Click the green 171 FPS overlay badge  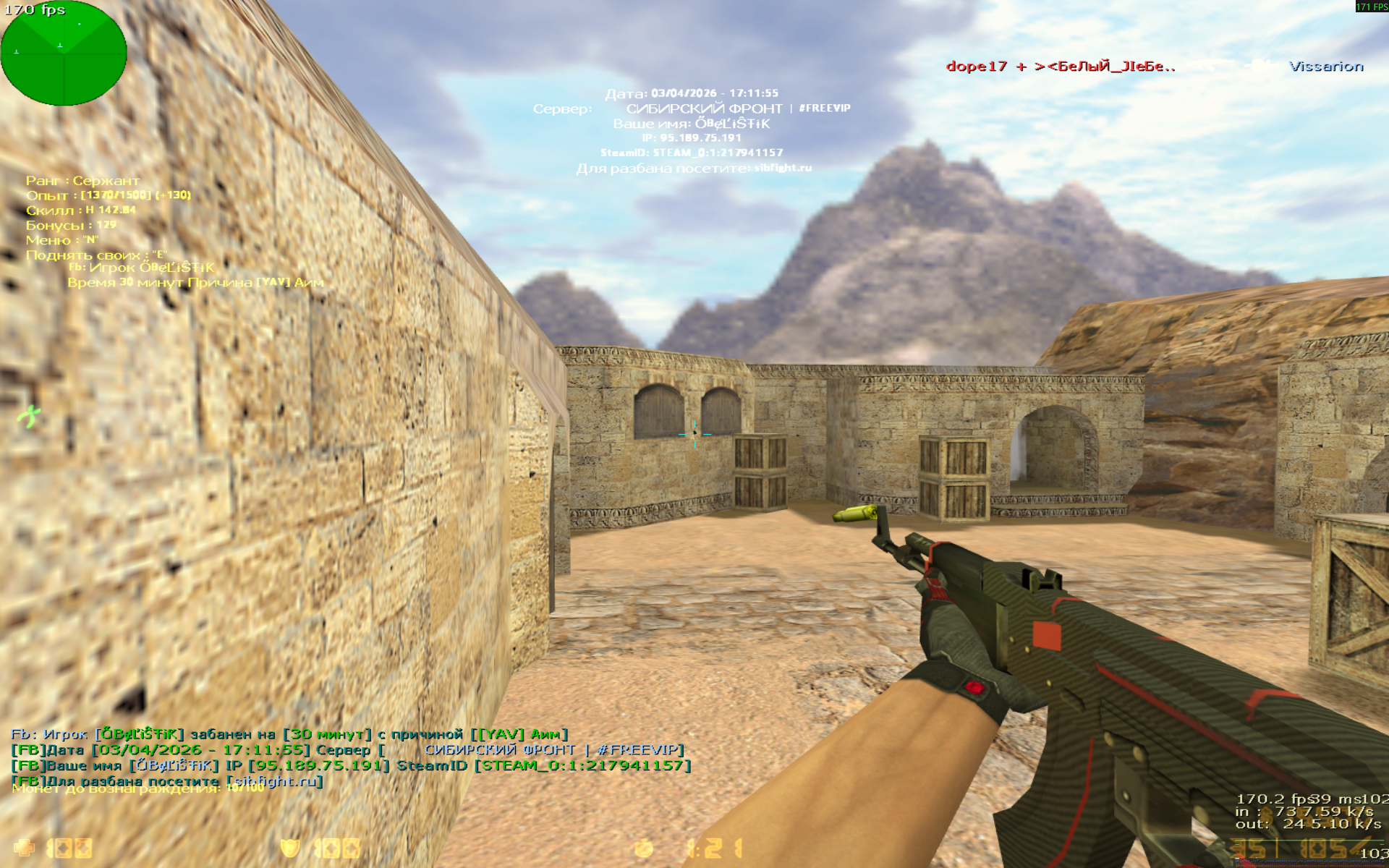tap(1366, 8)
